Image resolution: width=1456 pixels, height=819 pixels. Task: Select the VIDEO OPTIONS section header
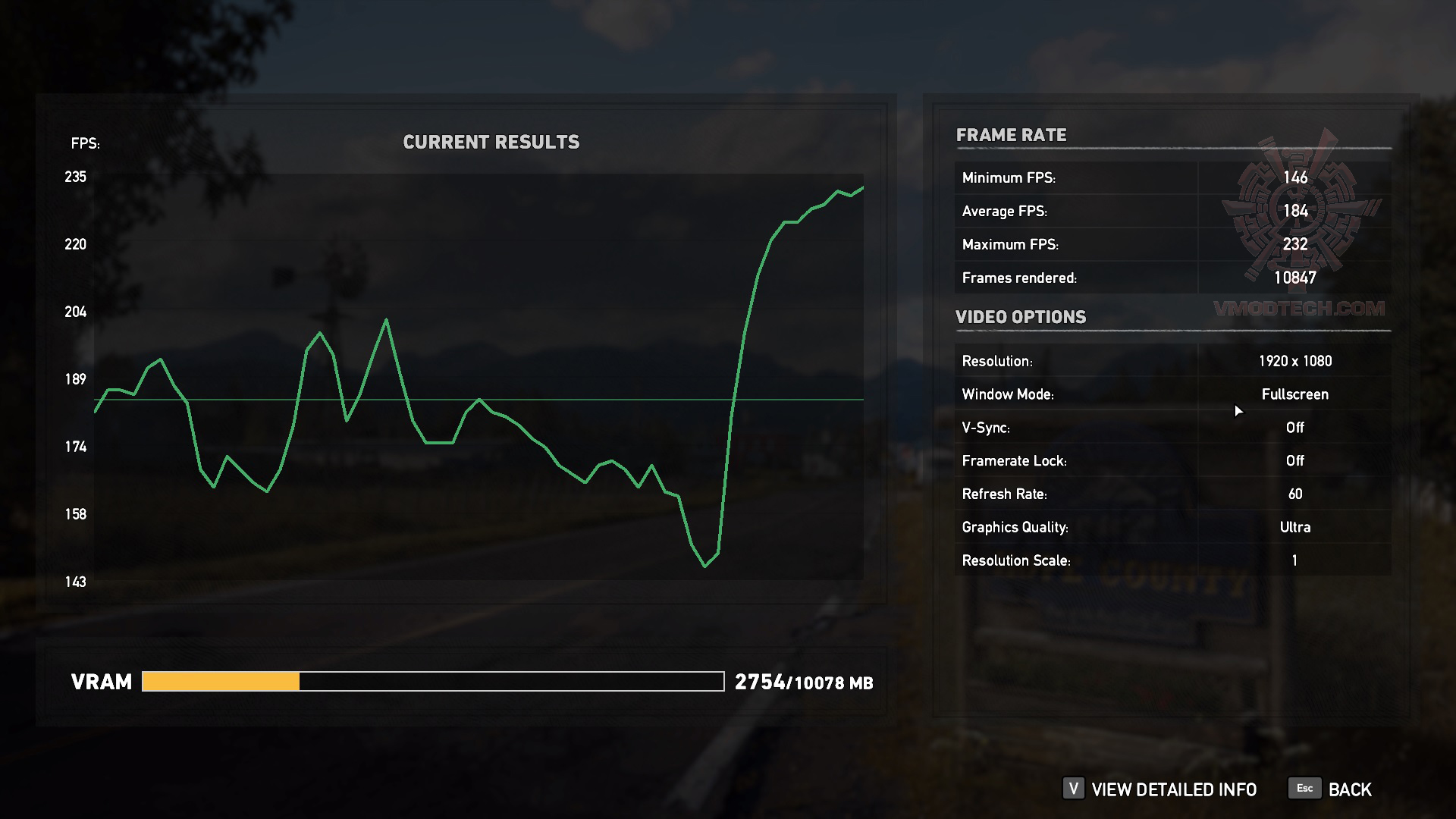pyautogui.click(x=1021, y=316)
